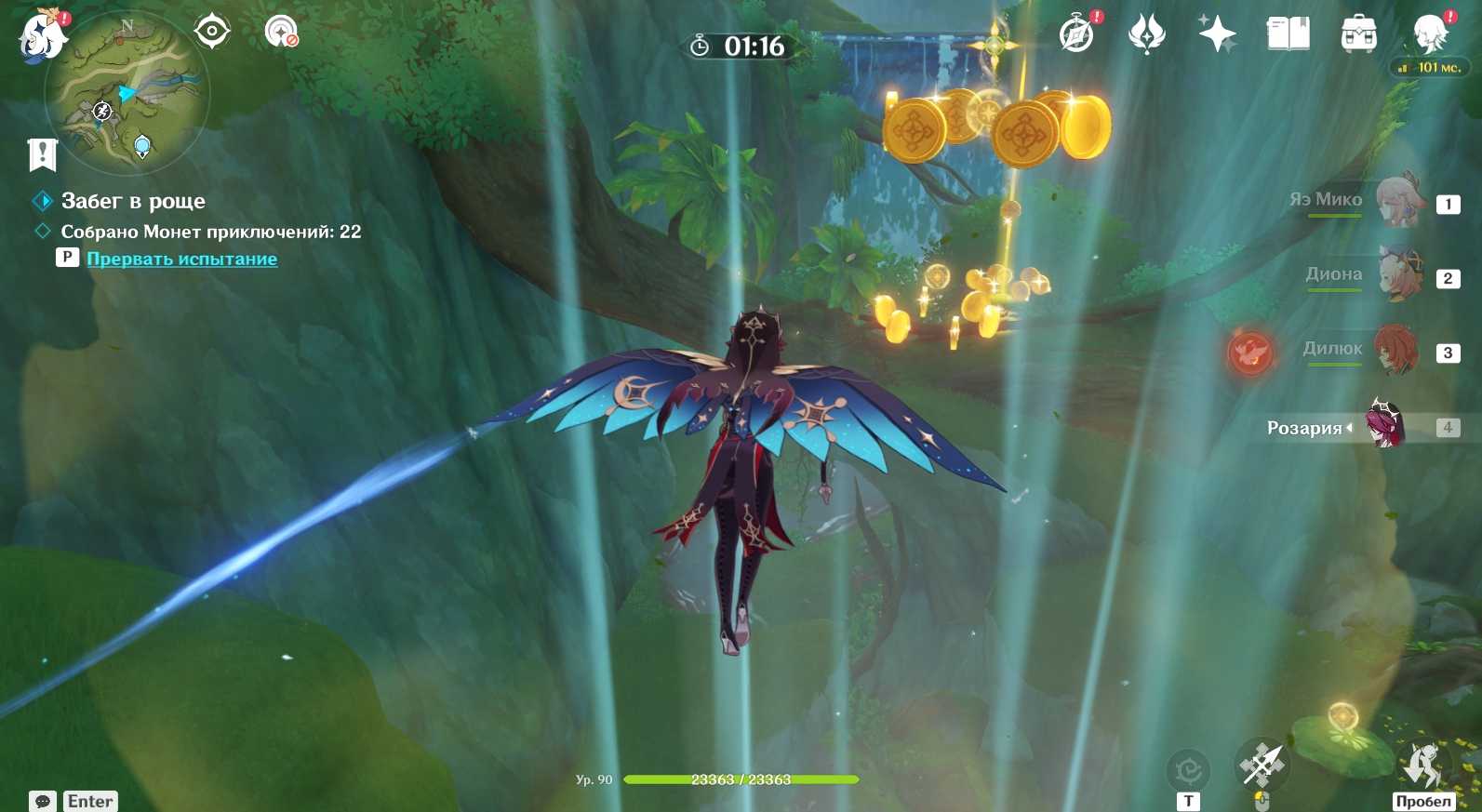Click the co-op mode icon
1482x812 pixels.
(281, 32)
